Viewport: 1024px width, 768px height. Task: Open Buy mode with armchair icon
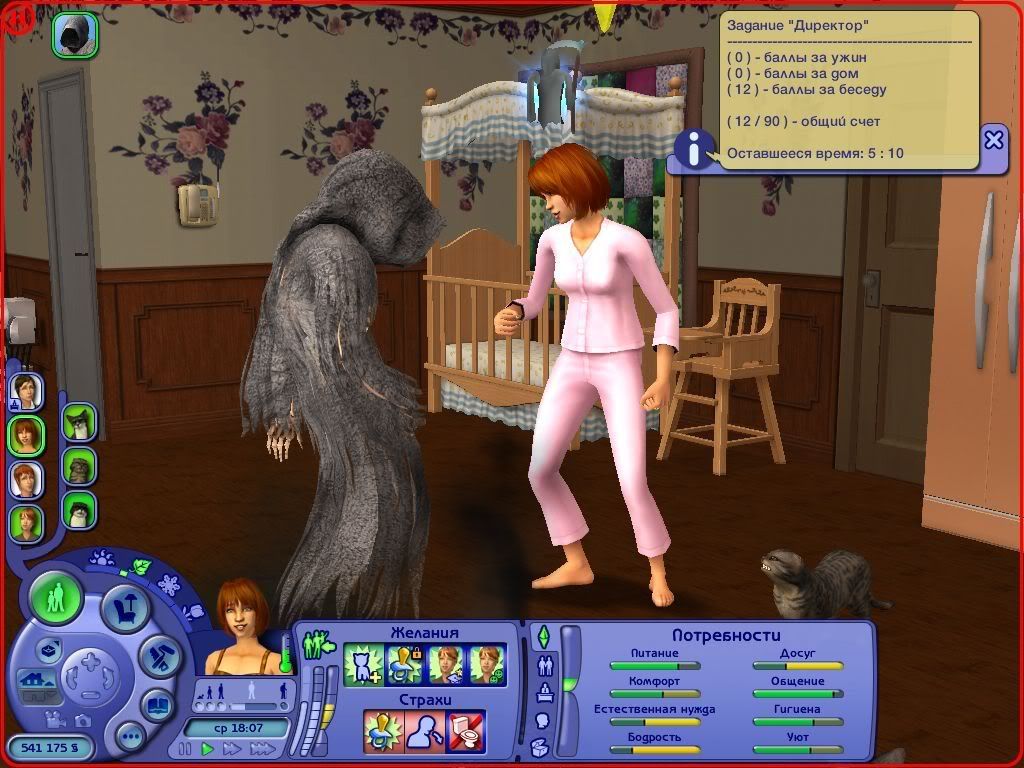124,608
